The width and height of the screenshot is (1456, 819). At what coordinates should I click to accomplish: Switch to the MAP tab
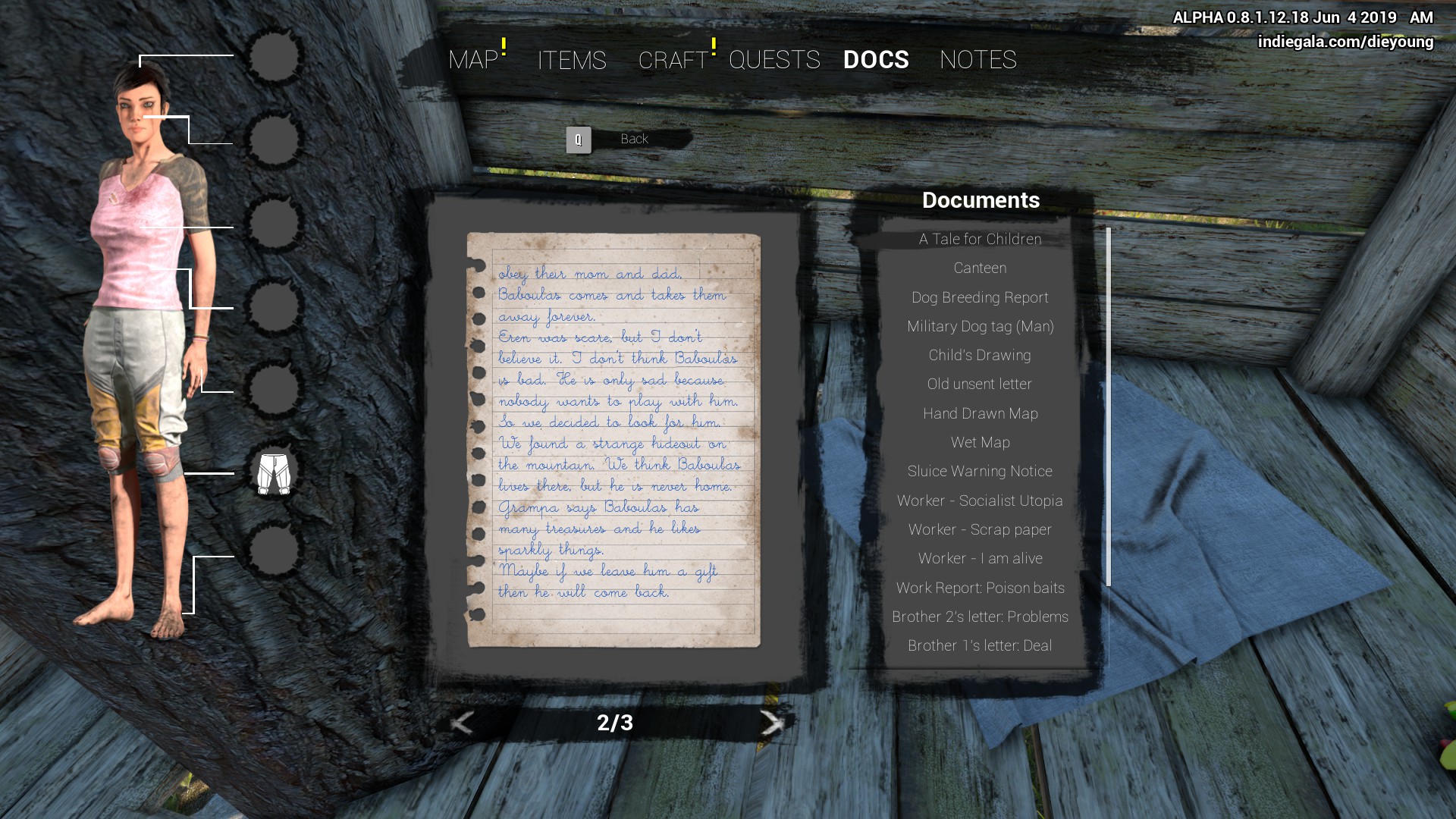pyautogui.click(x=473, y=60)
